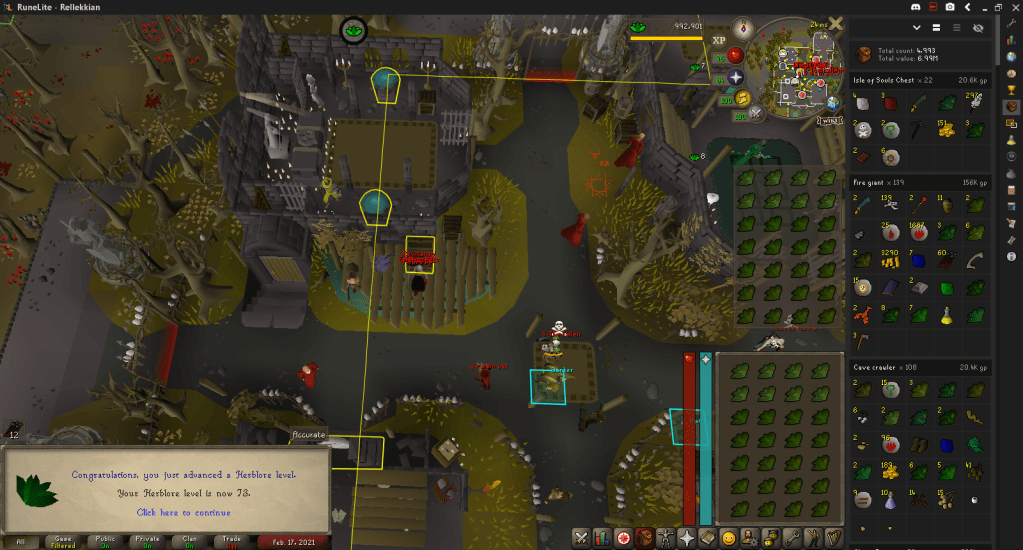Toggle the XP drops orb
Viewport: 1023px width, 550px height.
click(x=719, y=40)
